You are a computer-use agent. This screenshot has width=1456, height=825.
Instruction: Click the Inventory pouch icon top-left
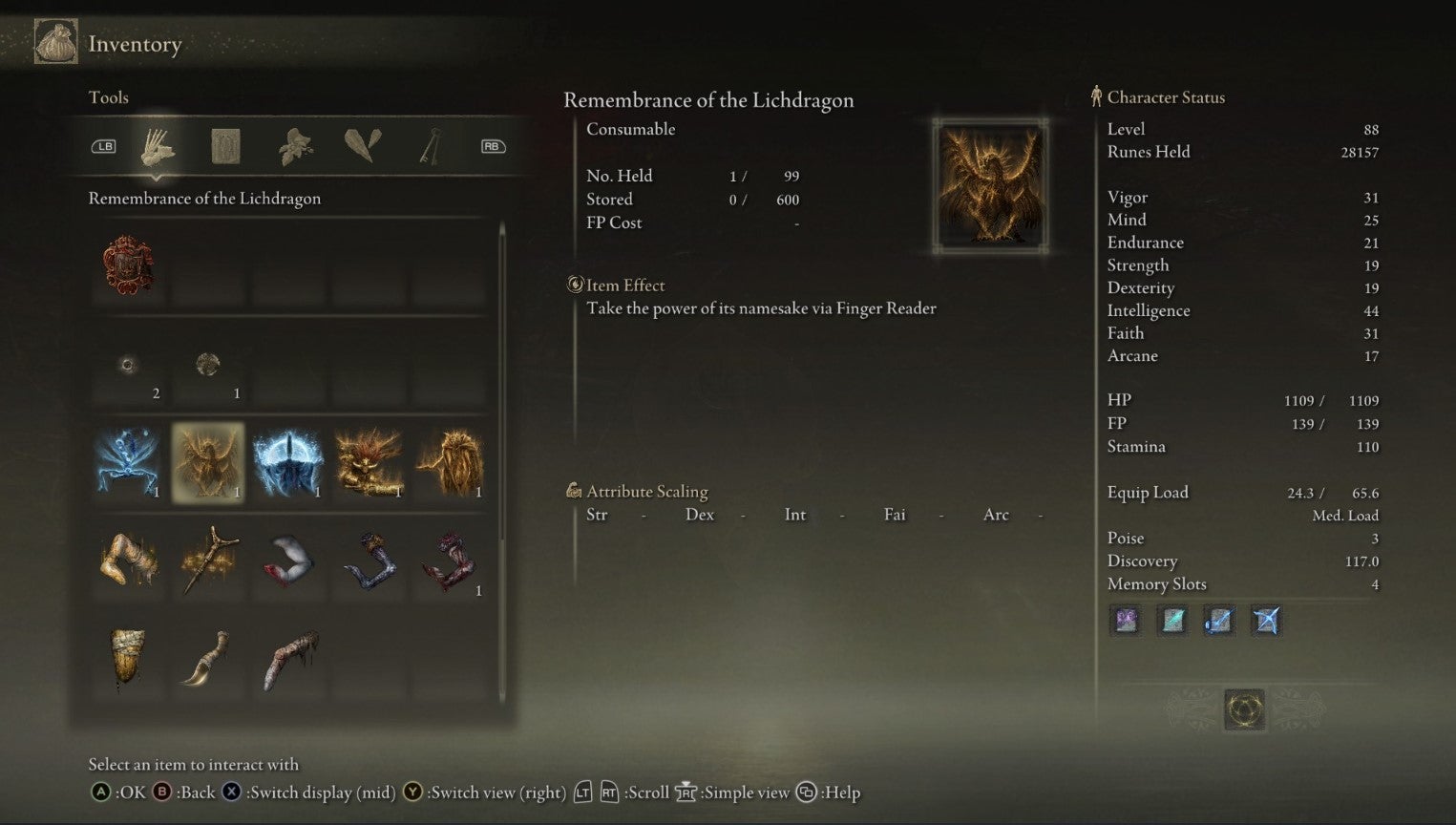point(54,41)
